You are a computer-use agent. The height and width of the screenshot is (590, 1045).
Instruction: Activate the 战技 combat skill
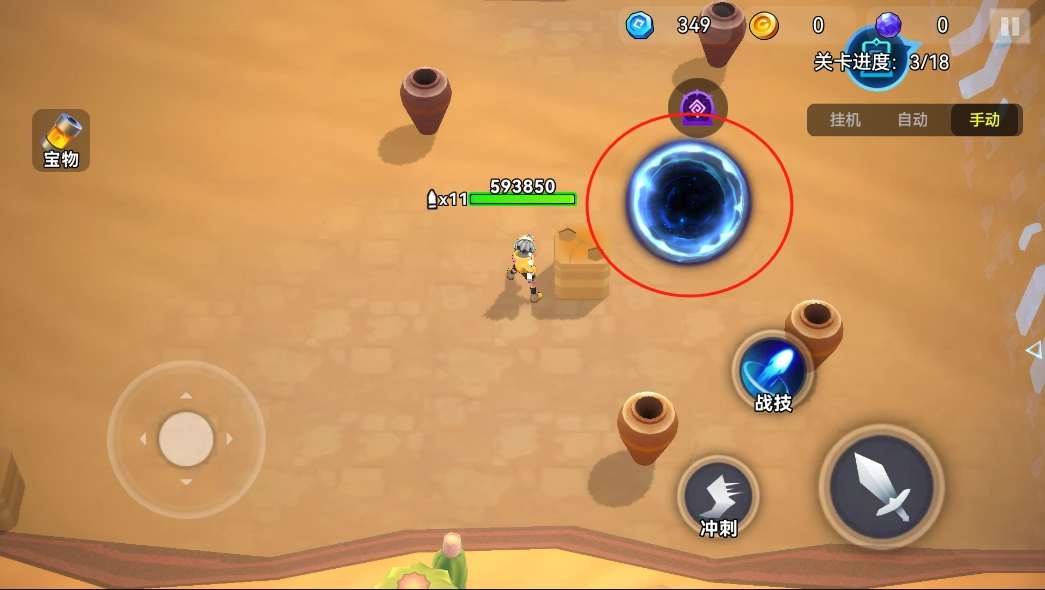(773, 372)
